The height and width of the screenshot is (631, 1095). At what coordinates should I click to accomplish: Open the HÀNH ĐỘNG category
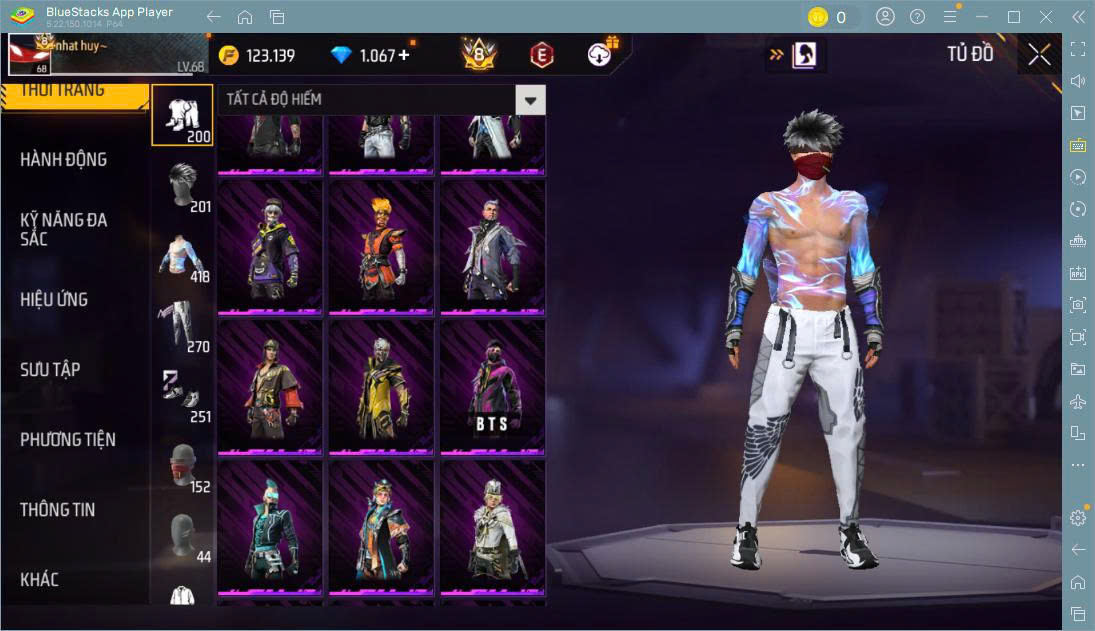click(64, 160)
